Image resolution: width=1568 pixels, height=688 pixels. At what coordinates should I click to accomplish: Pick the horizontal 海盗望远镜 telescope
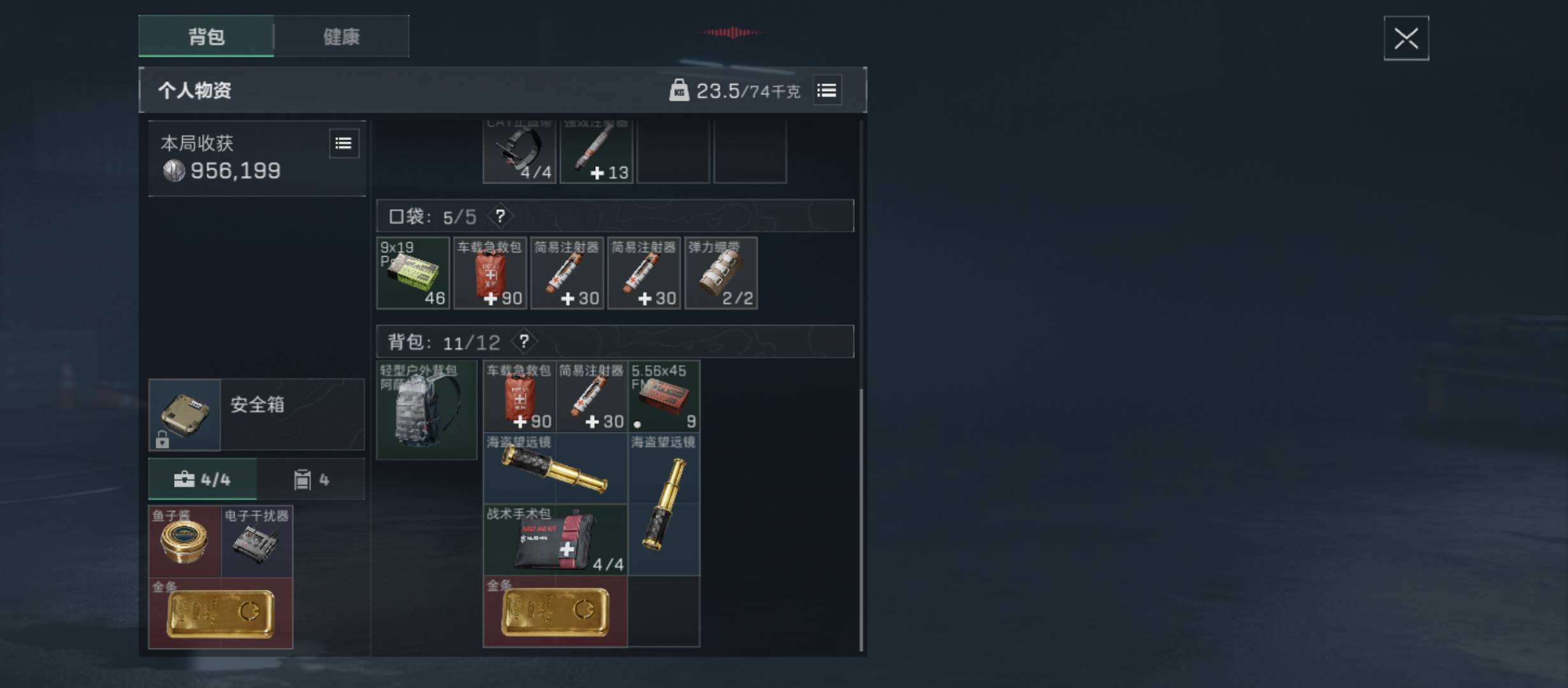pos(555,469)
